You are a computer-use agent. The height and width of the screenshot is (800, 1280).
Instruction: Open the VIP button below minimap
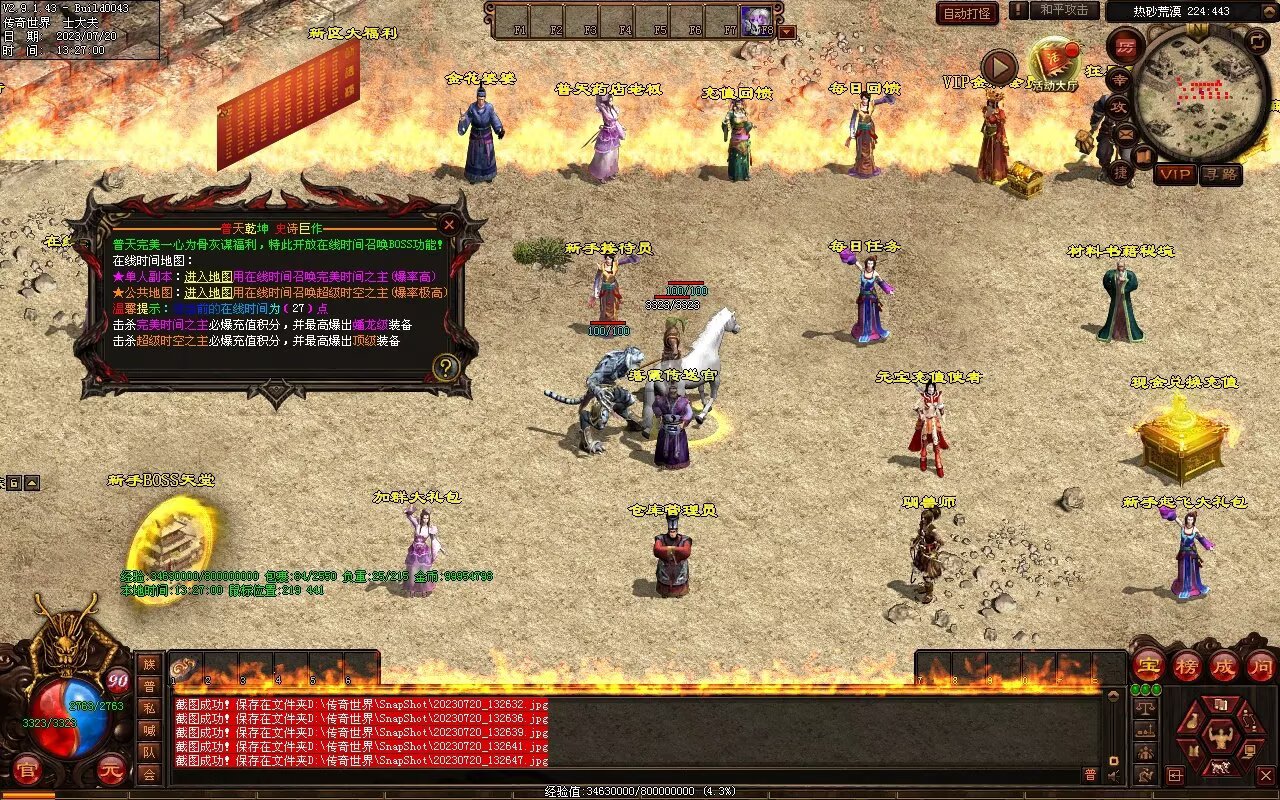pyautogui.click(x=1175, y=174)
